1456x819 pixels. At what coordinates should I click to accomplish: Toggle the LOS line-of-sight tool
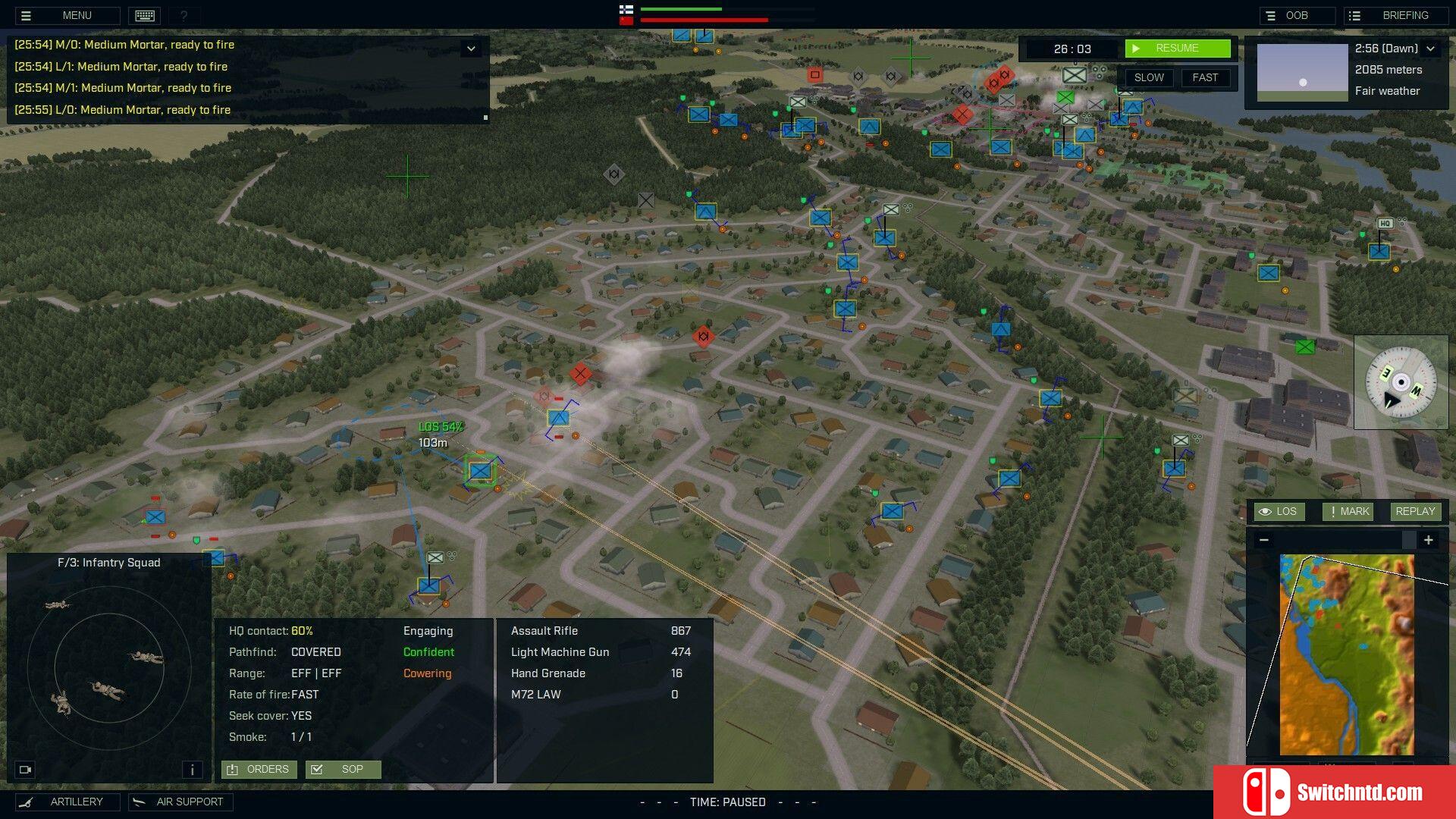(x=1279, y=511)
